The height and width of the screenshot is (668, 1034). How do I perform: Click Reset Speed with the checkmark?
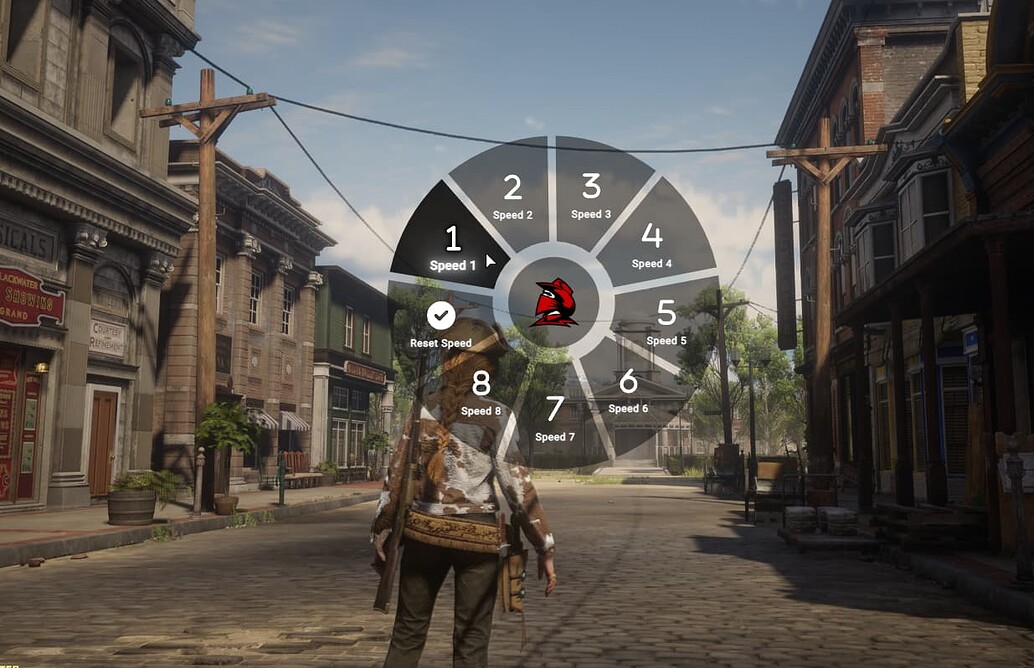point(441,326)
